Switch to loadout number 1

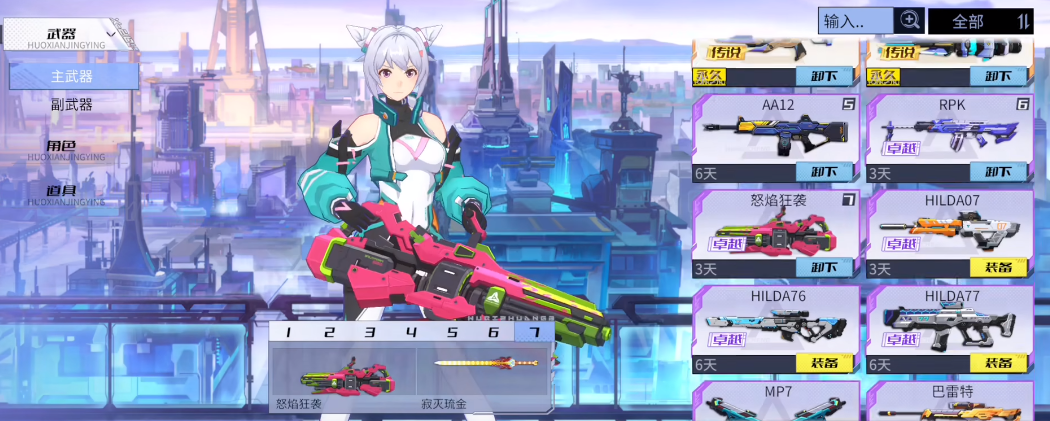click(288, 333)
